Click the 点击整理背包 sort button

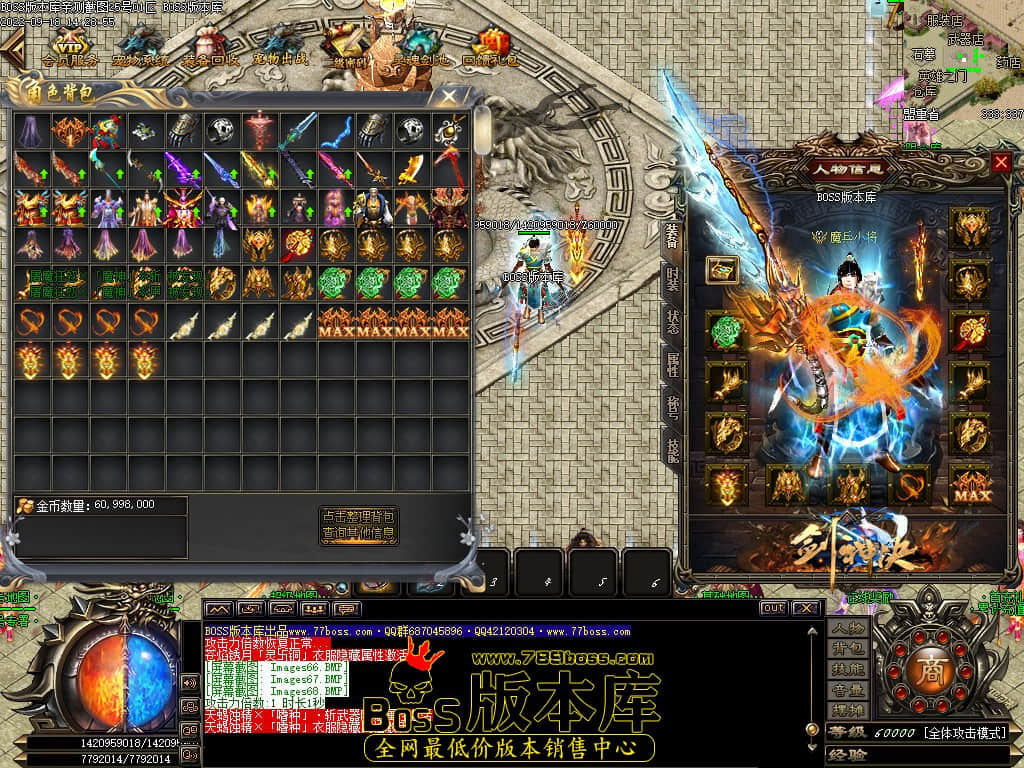click(359, 517)
